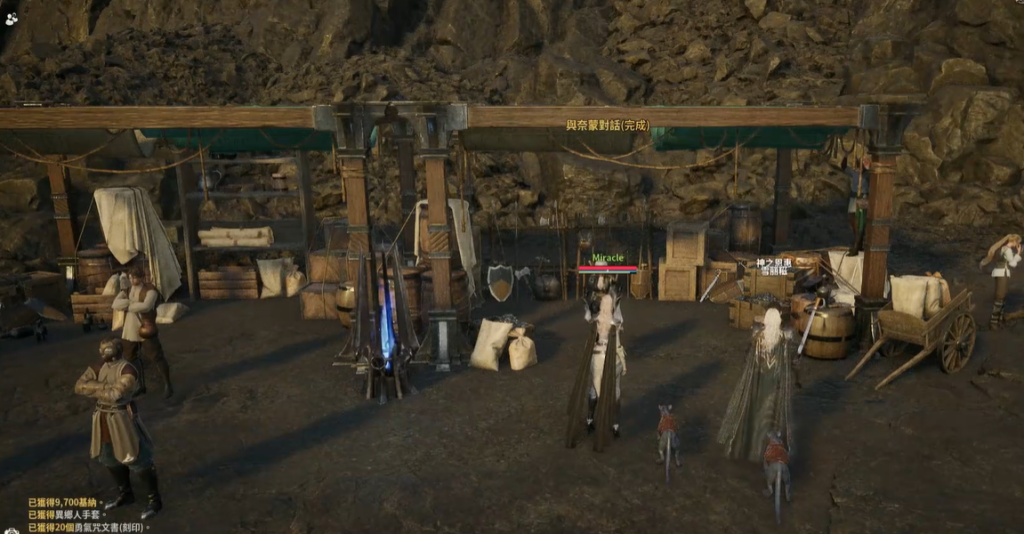Select the 已獲得9,700基納 log message
1024x534 pixels.
tap(62, 503)
